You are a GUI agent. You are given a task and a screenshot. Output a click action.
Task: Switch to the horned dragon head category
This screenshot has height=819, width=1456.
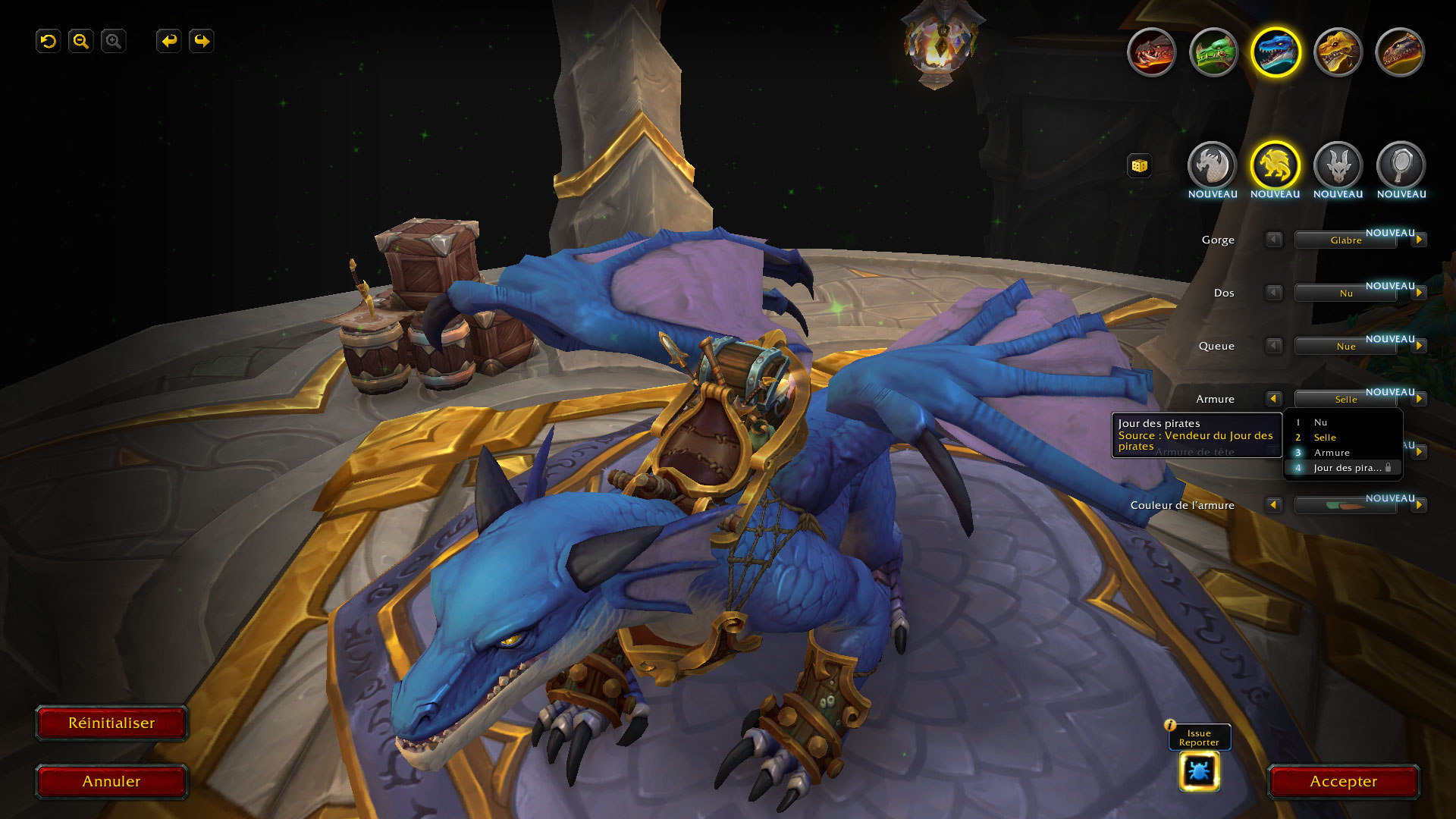point(1338,165)
